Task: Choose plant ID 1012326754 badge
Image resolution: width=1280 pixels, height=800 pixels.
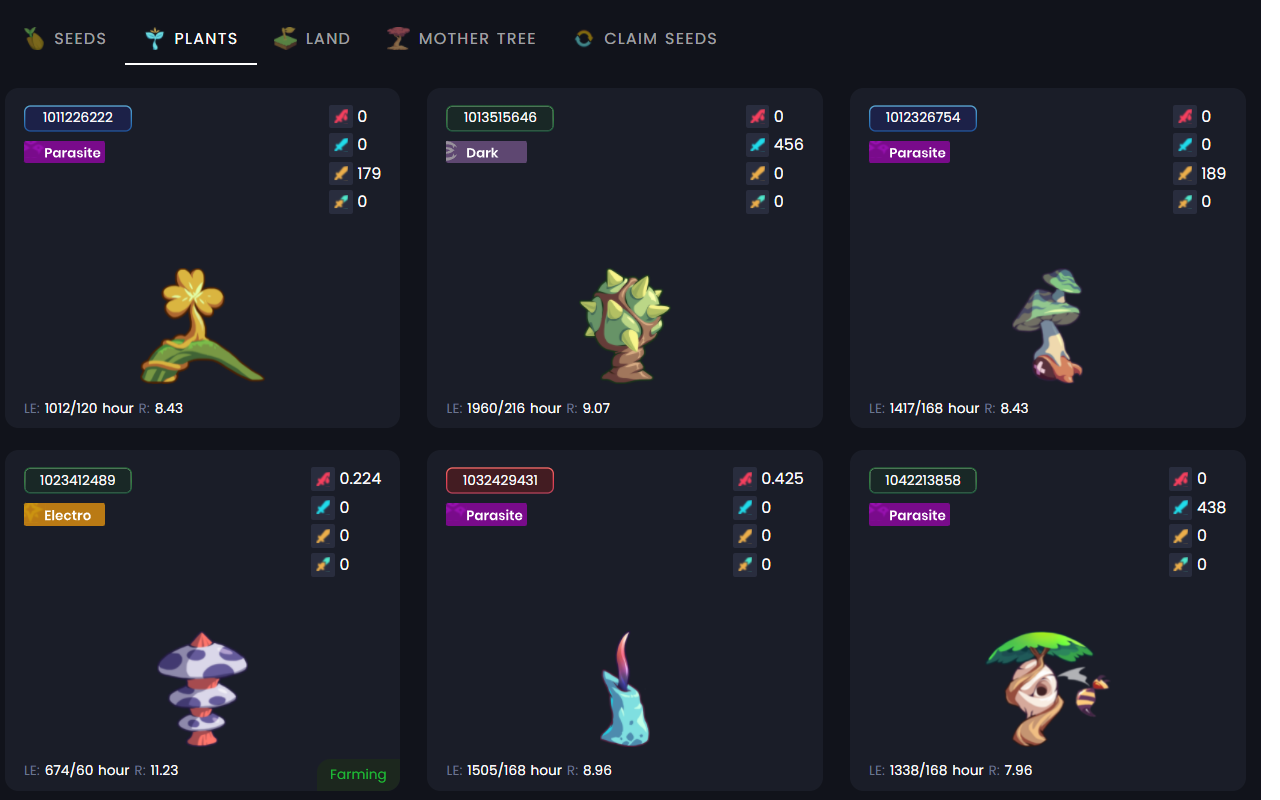Action: pyautogui.click(x=923, y=118)
